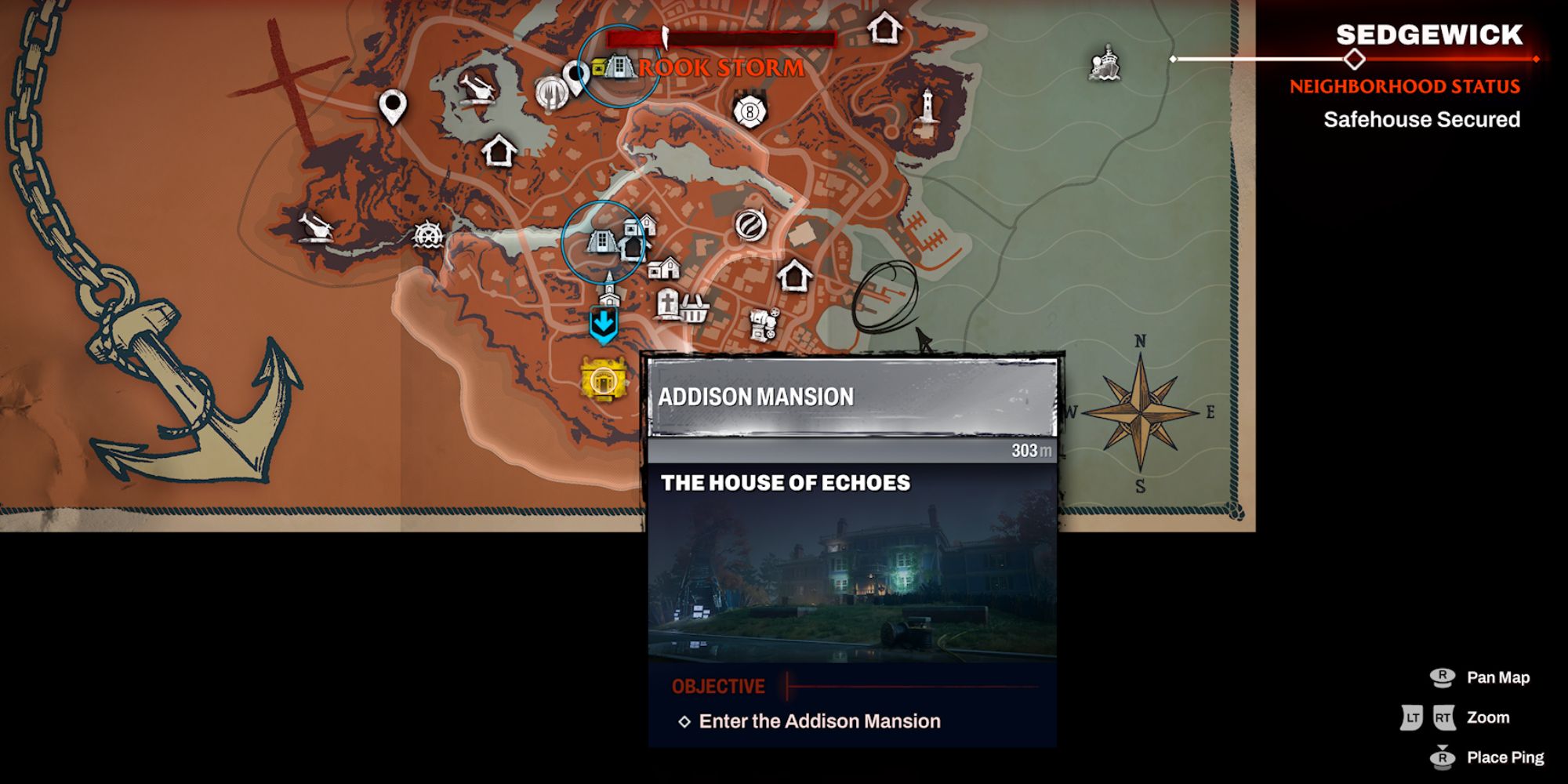Click the boat icon in the northeast waters
The height and width of the screenshot is (784, 1568).
(1104, 64)
